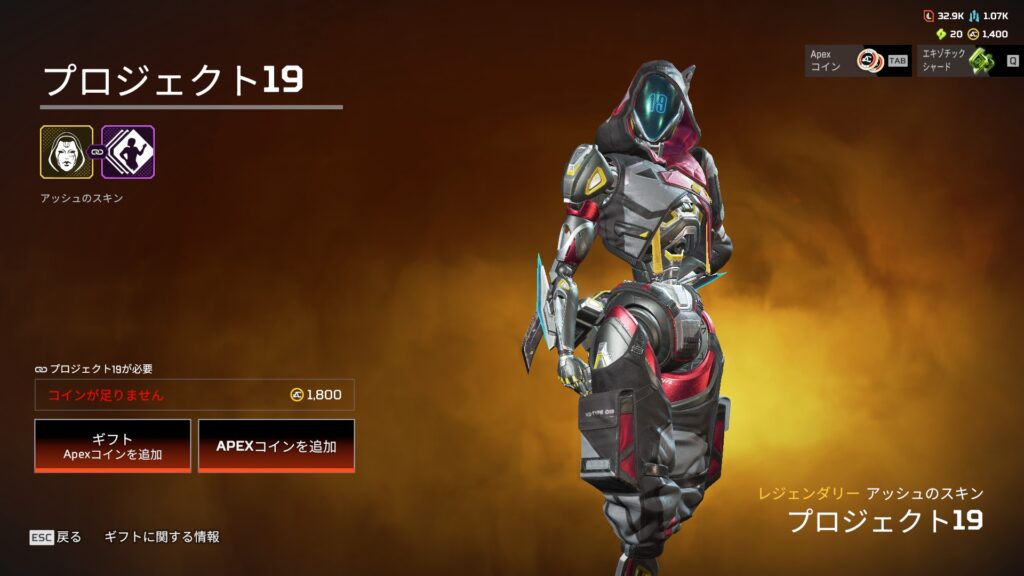Show ギフトに関する情報 gift details

(162, 537)
